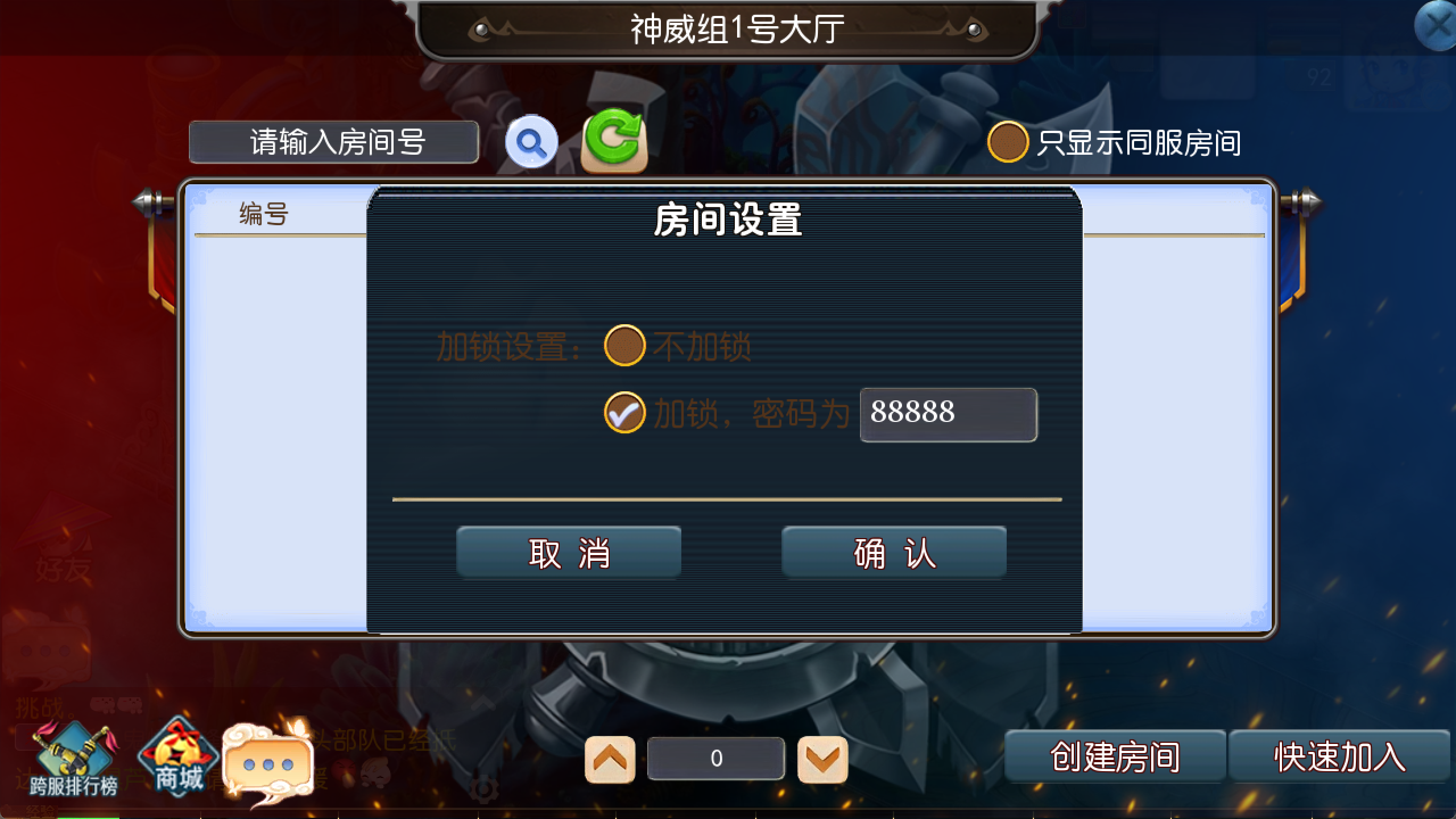The width and height of the screenshot is (1456, 819).
Task: Edit the 88888 password field
Action: click(x=948, y=415)
